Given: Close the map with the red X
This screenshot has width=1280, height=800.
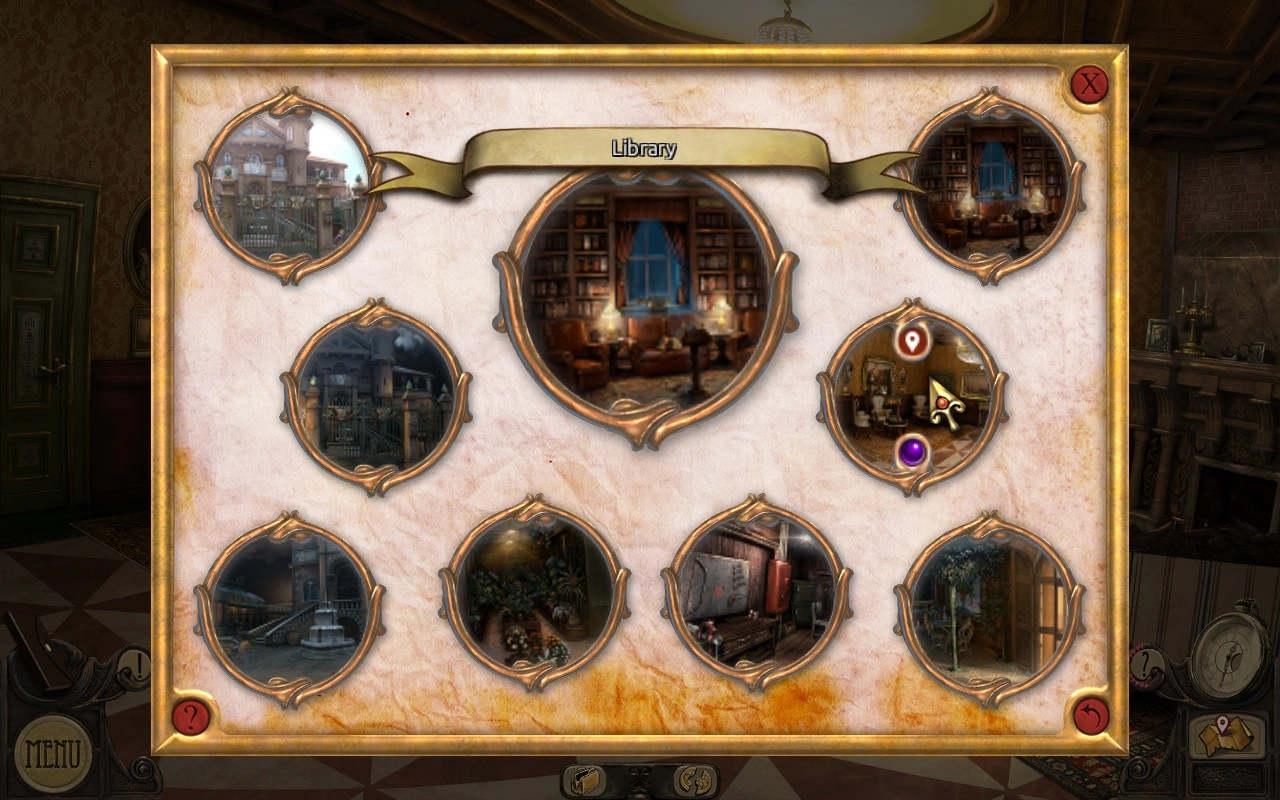Looking at the screenshot, I should (1089, 84).
